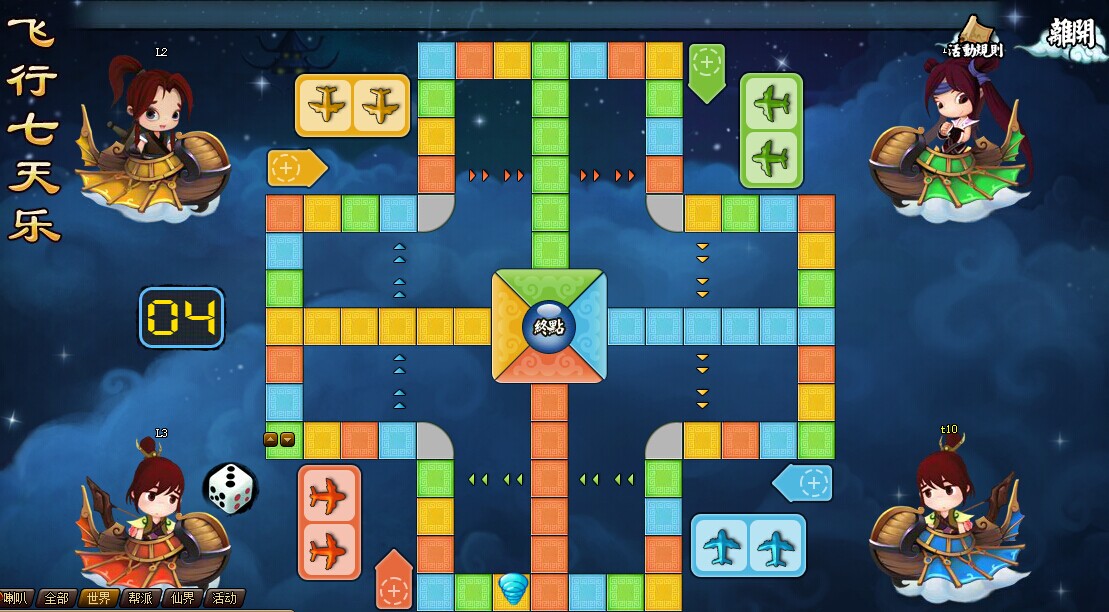
Task: Click the 終點 center finish orb
Action: click(549, 326)
